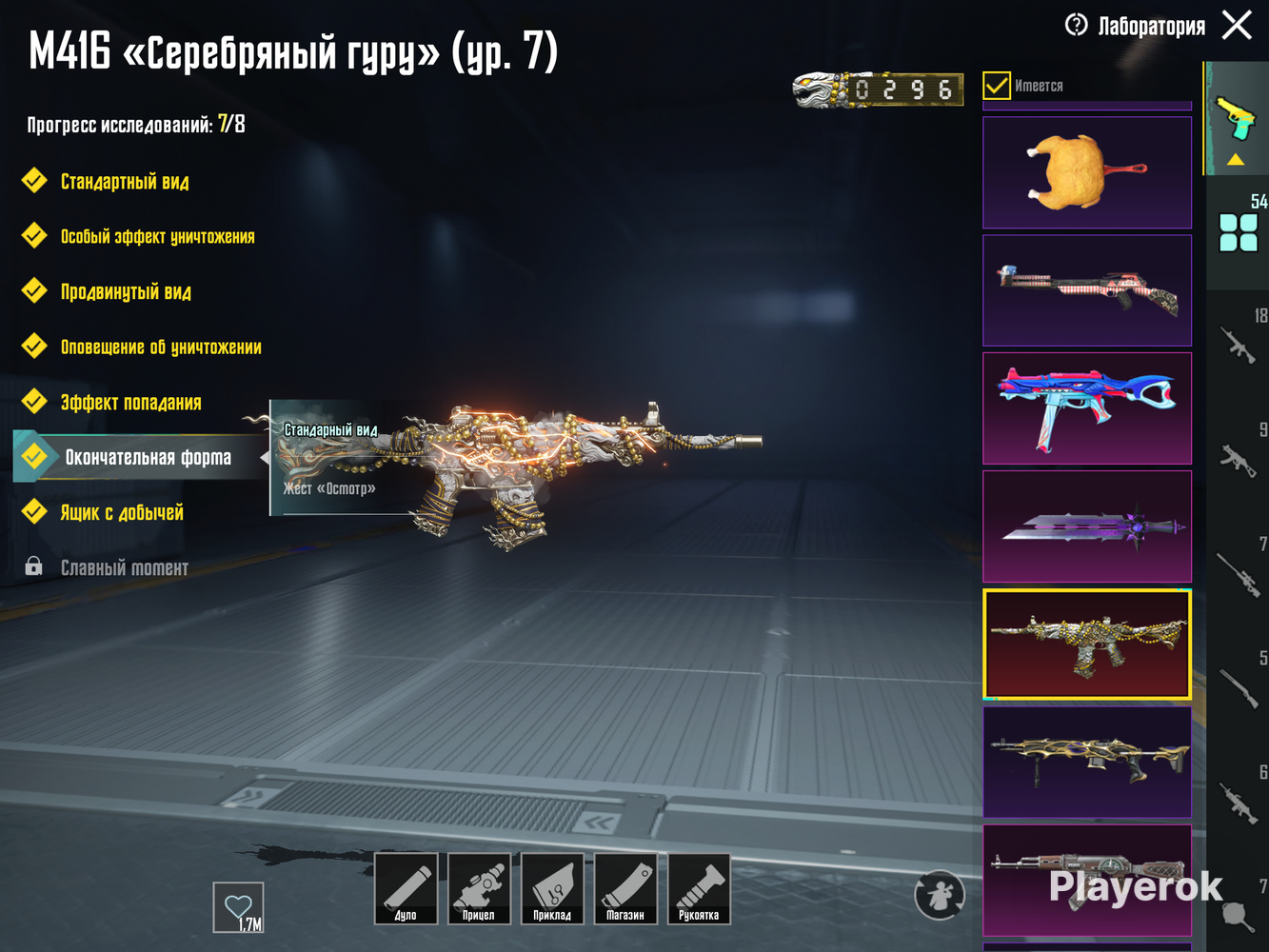Open the Магазин attachment slot
Image resolution: width=1269 pixels, height=952 pixels.
click(x=625, y=889)
